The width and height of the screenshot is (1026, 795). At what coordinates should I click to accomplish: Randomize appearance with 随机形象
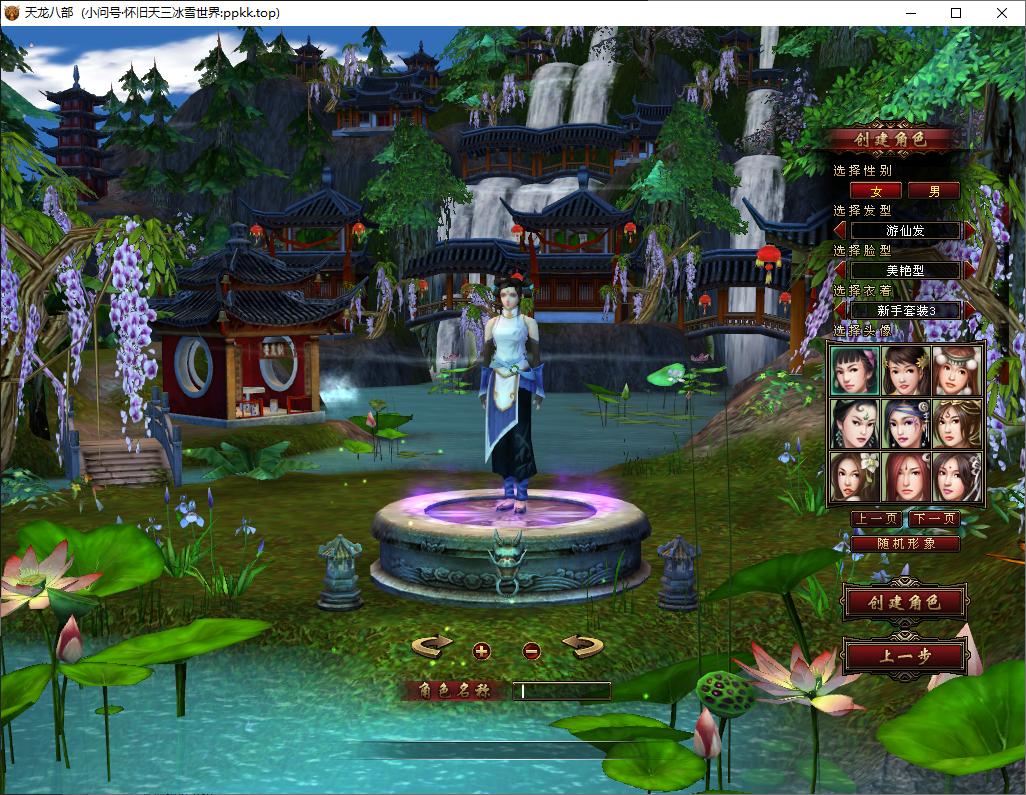coord(905,544)
